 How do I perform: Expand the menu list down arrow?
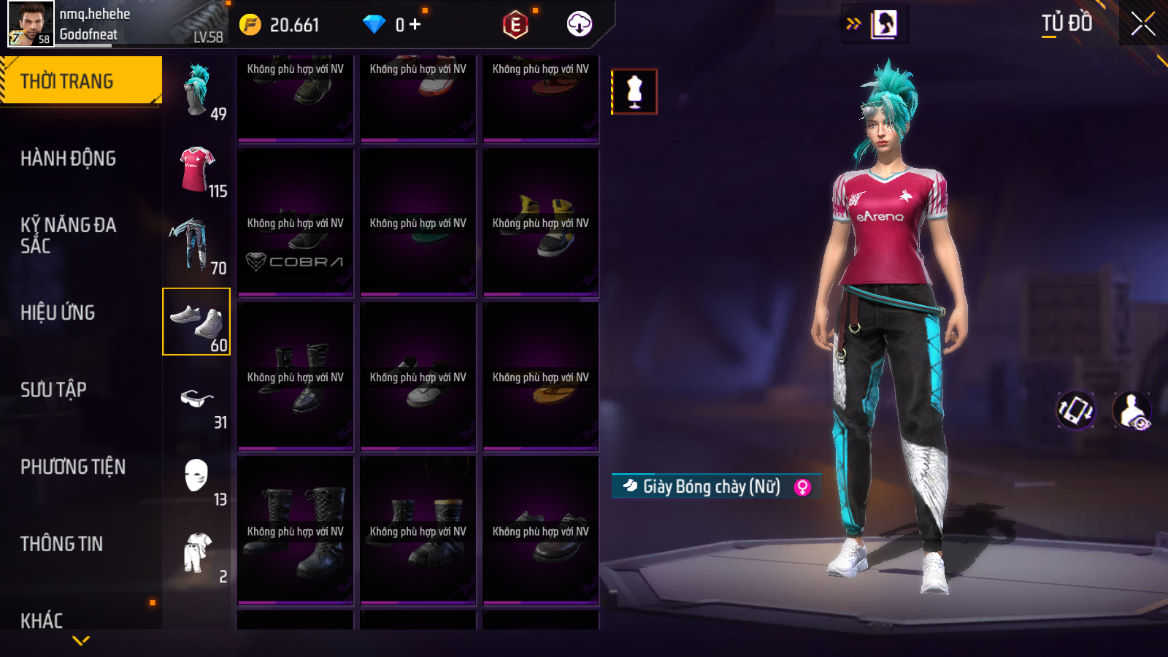(x=81, y=640)
